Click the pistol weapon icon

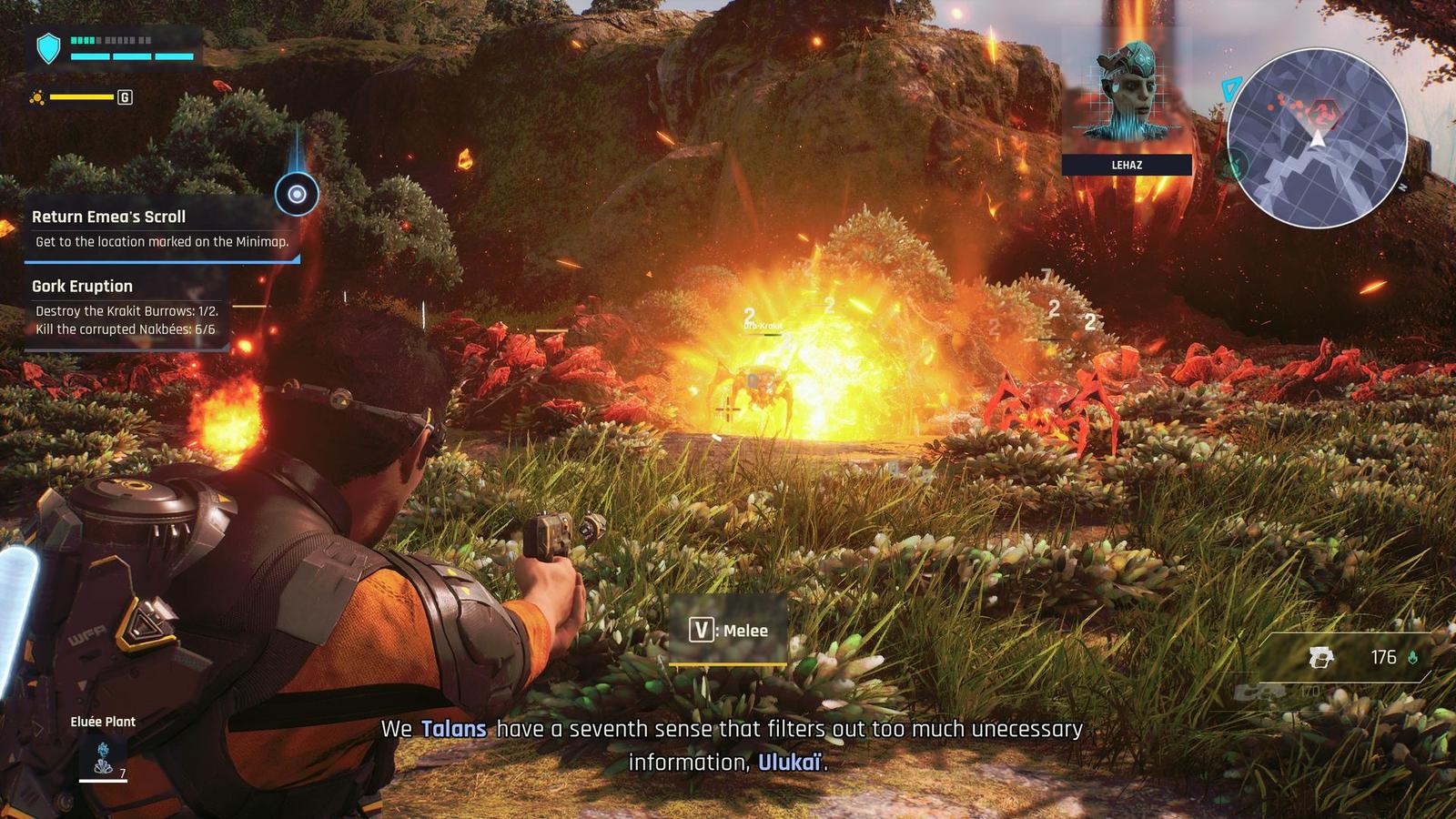pyautogui.click(x=1320, y=657)
